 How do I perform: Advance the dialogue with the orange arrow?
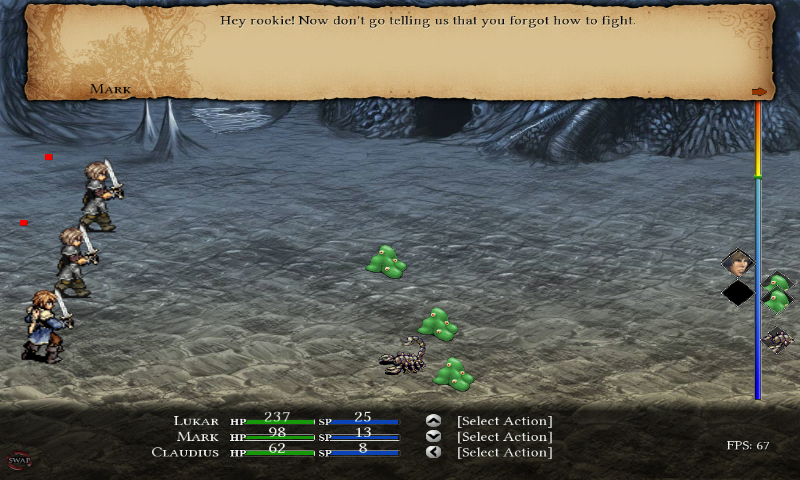(759, 92)
